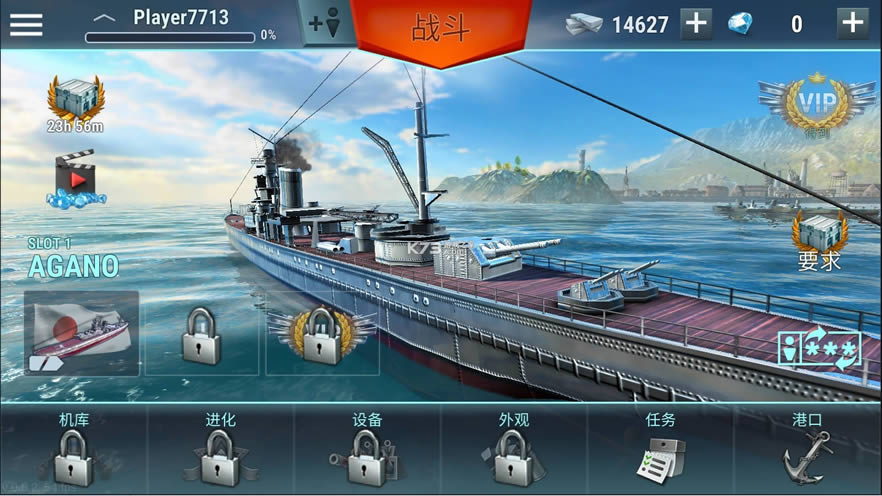Open the timed crate showing 23h 56m

[x=75, y=103]
